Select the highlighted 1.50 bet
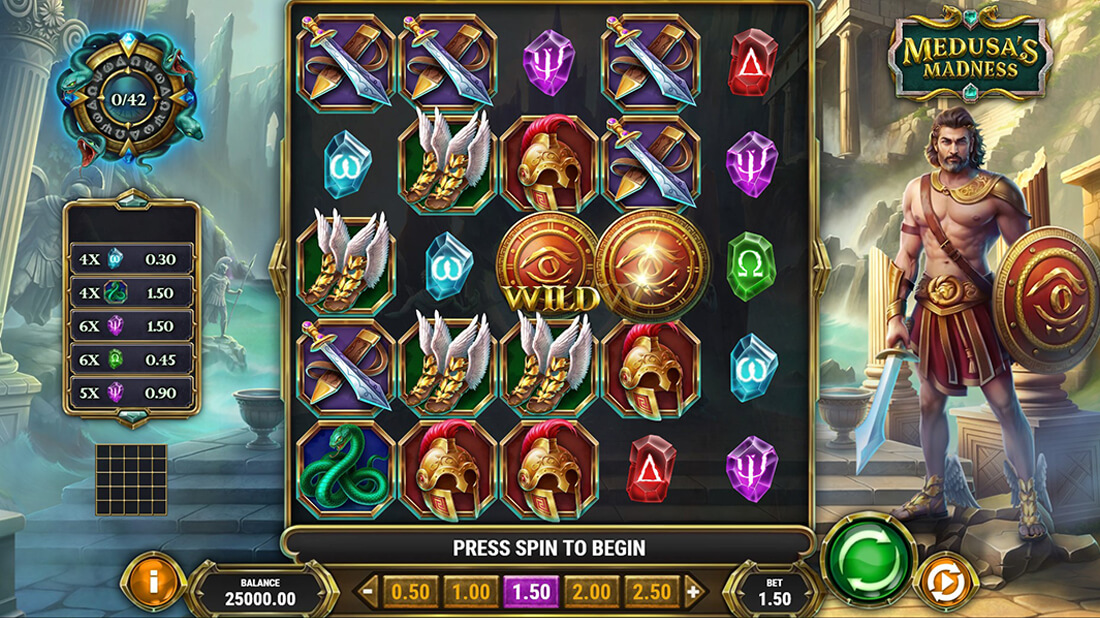1100x618 pixels. 531,592
